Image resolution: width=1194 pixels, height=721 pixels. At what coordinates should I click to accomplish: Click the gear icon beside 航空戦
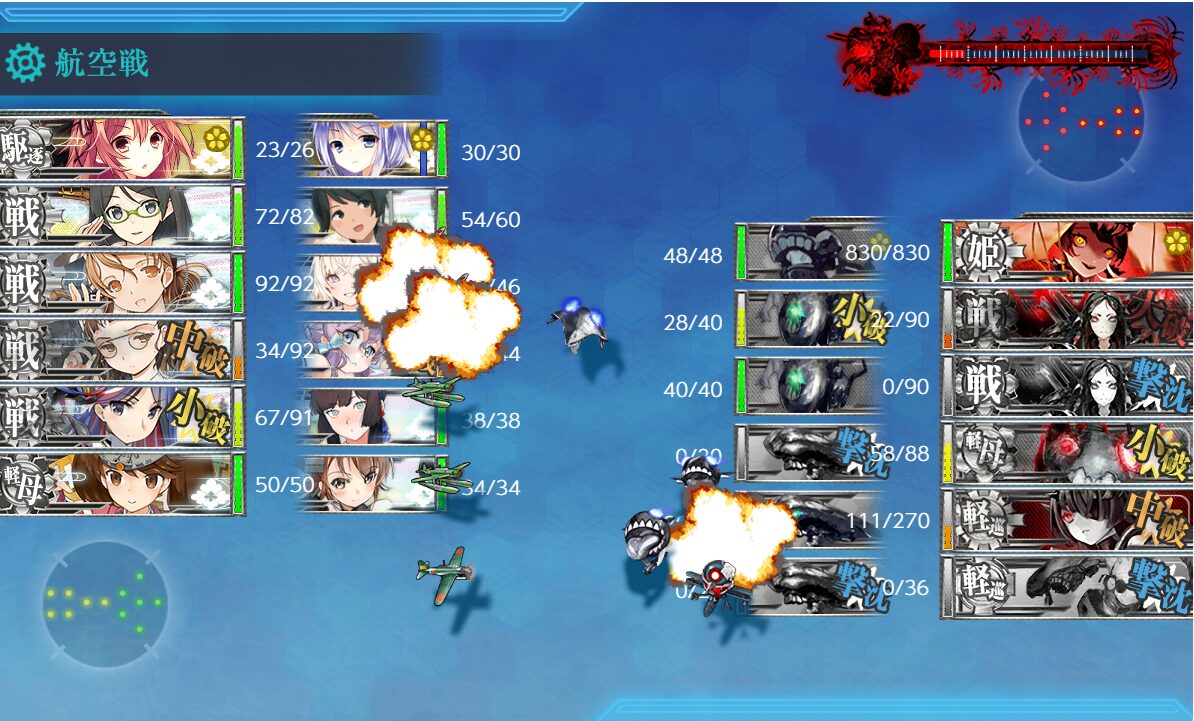pyautogui.click(x=24, y=64)
